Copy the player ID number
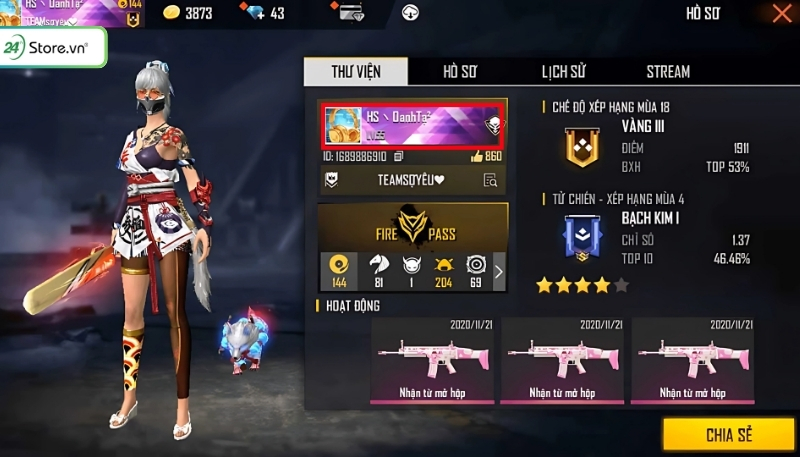This screenshot has height=457, width=800. (398, 157)
